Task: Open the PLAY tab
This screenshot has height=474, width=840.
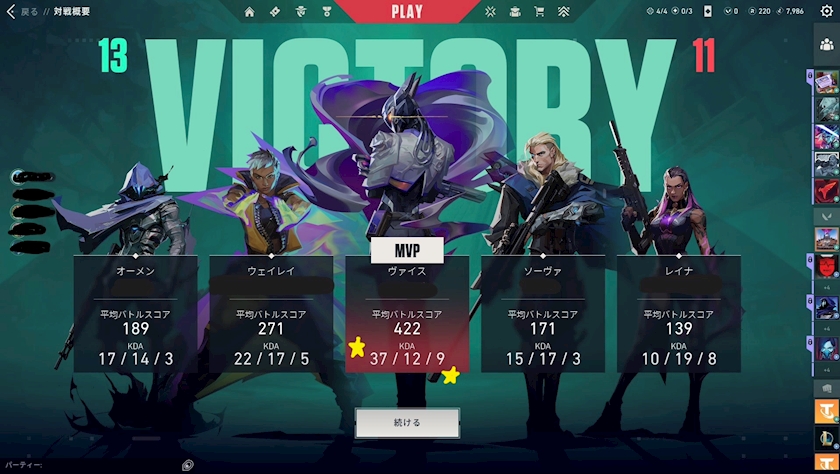Action: click(x=406, y=12)
